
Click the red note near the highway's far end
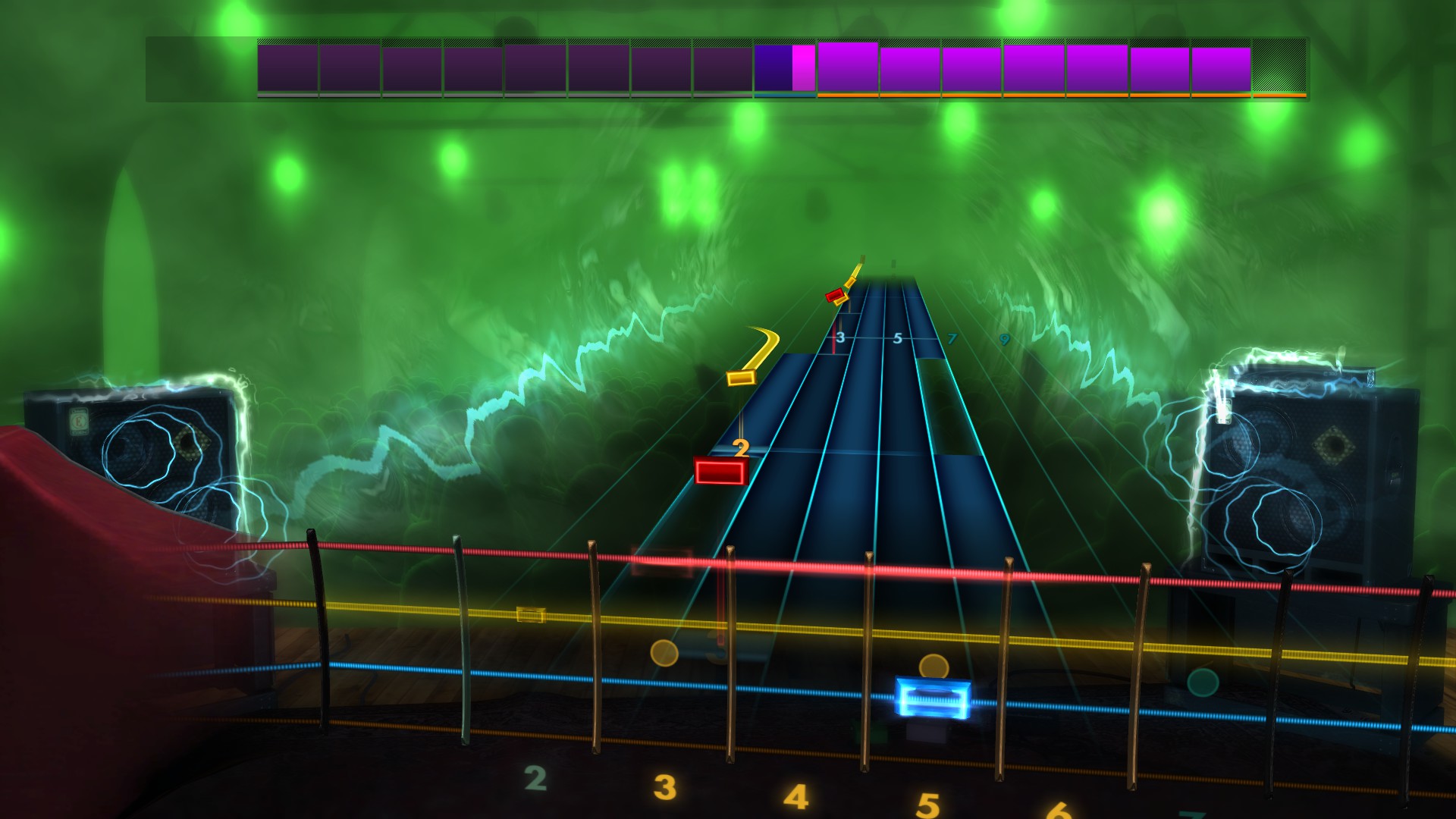click(x=835, y=296)
